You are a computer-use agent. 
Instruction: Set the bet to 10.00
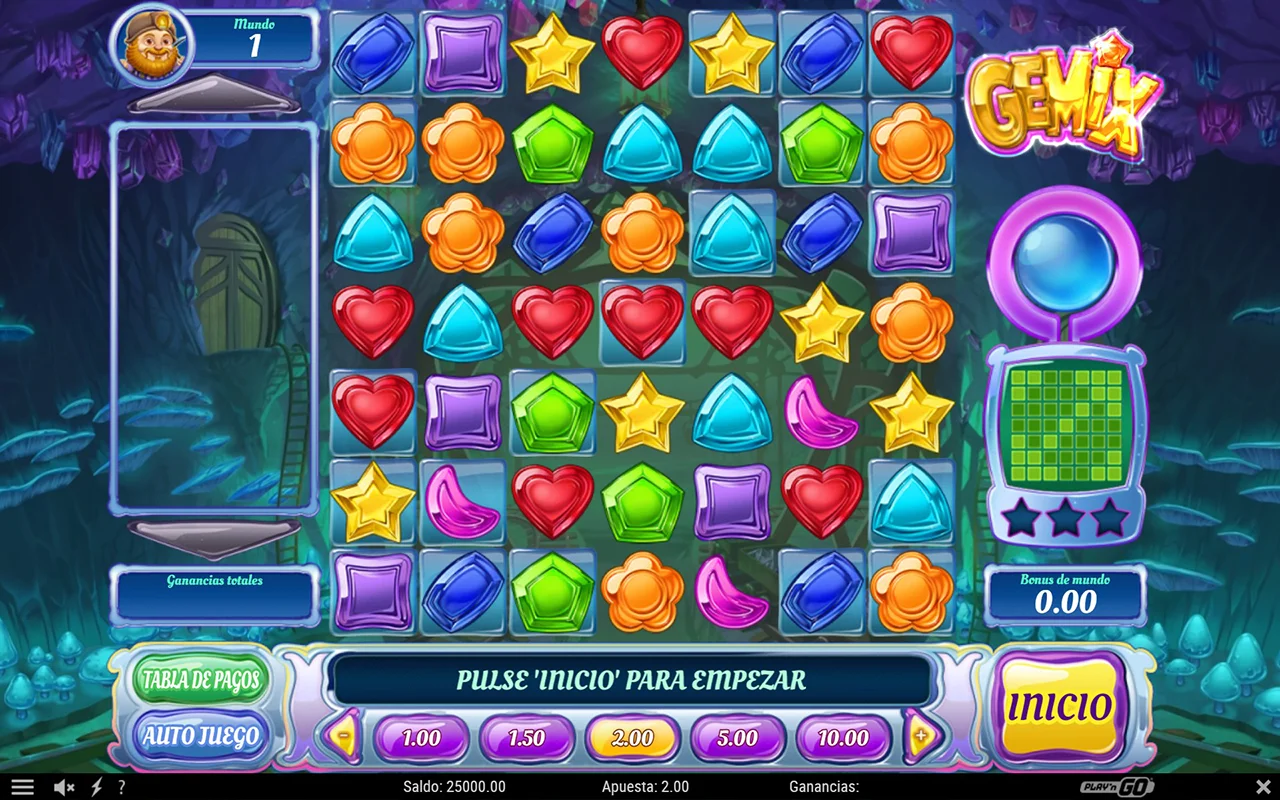tap(843, 739)
